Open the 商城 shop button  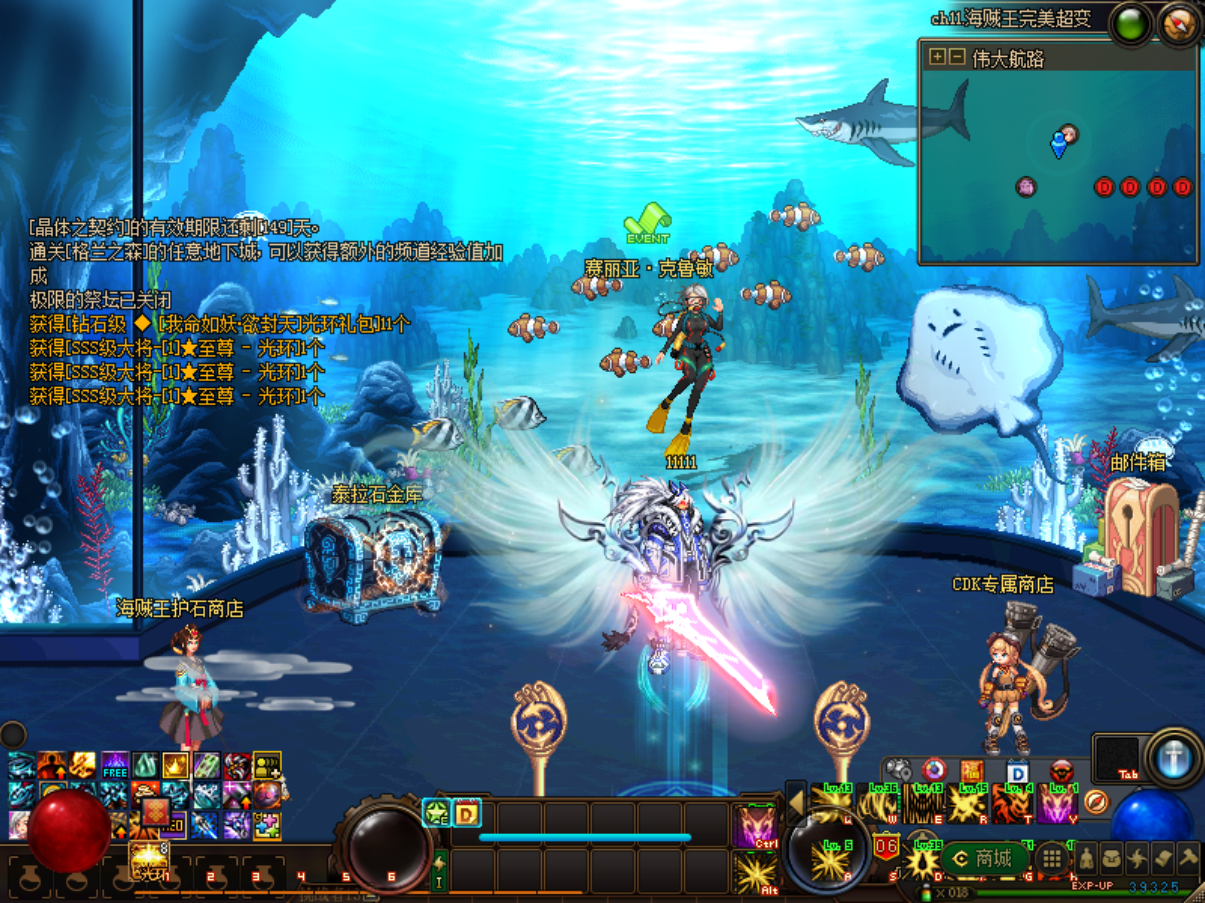[983, 858]
